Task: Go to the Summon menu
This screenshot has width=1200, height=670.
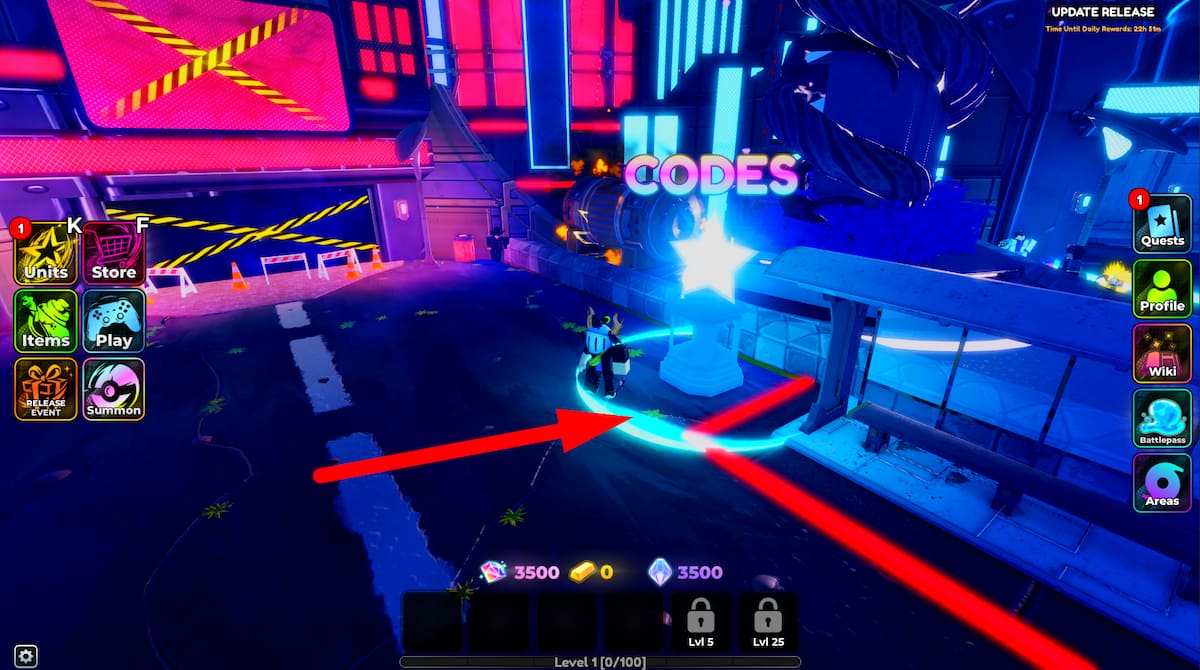Action: click(x=113, y=389)
